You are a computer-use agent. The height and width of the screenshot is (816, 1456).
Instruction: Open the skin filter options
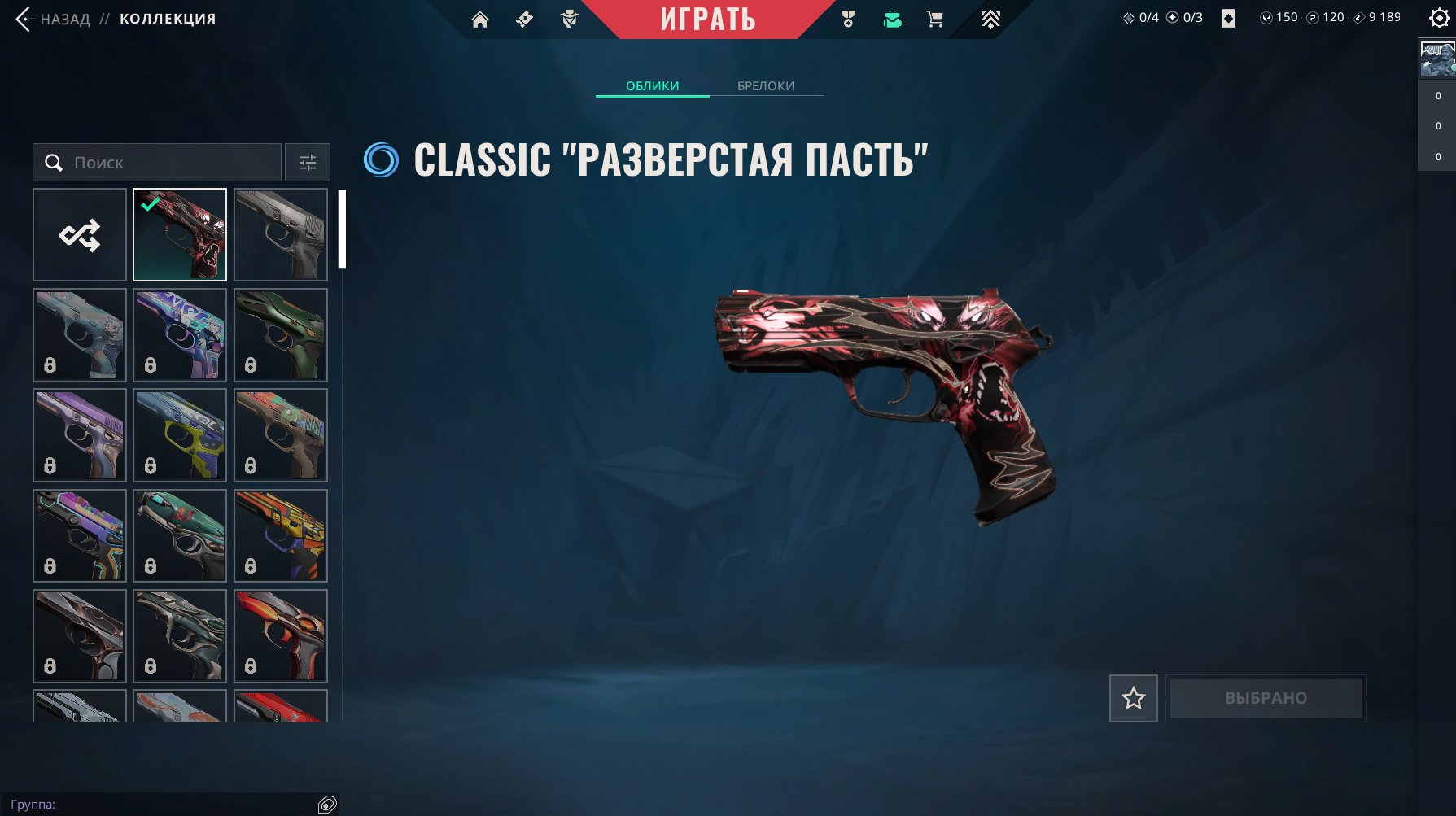308,163
